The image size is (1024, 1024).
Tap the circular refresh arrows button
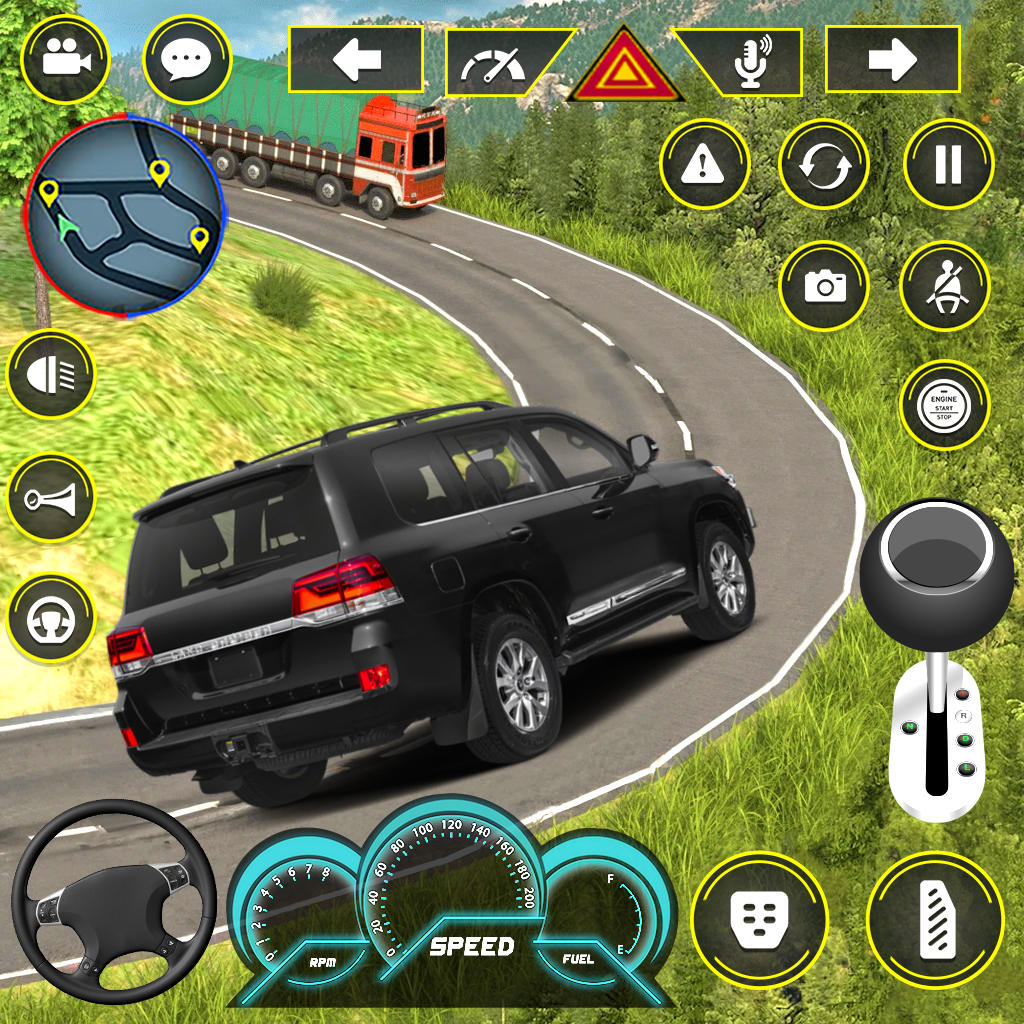825,164
